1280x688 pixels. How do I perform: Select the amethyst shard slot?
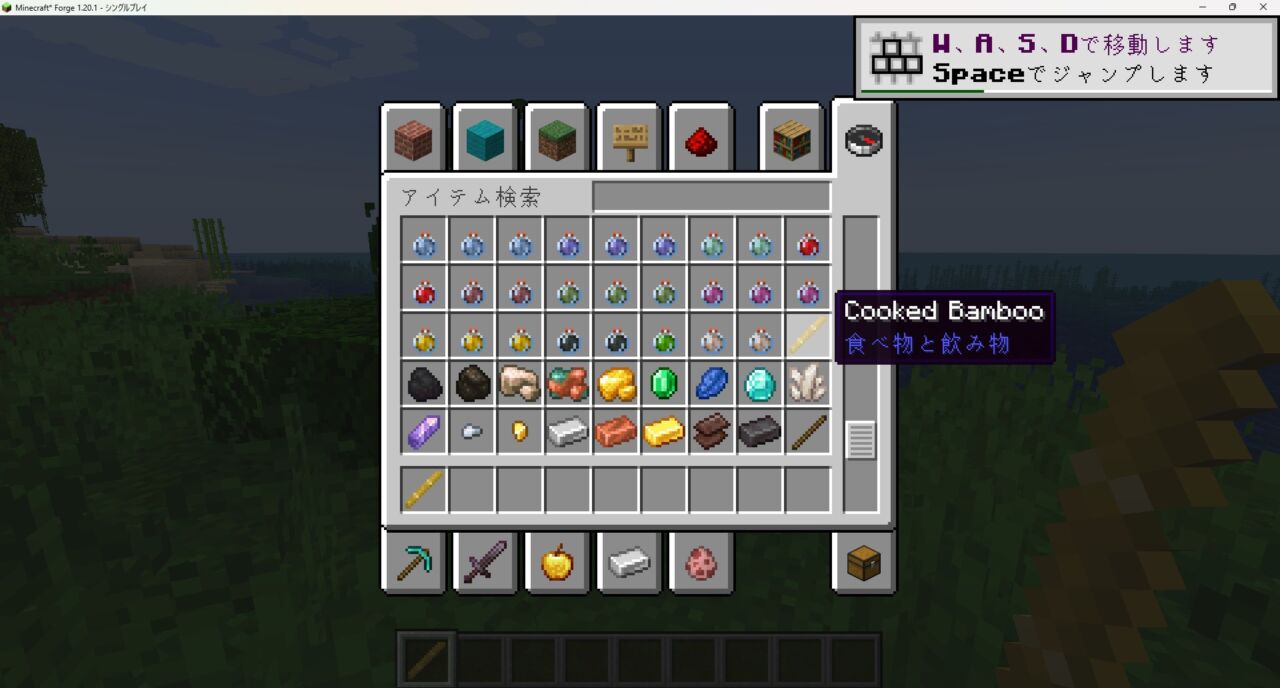tap(424, 432)
